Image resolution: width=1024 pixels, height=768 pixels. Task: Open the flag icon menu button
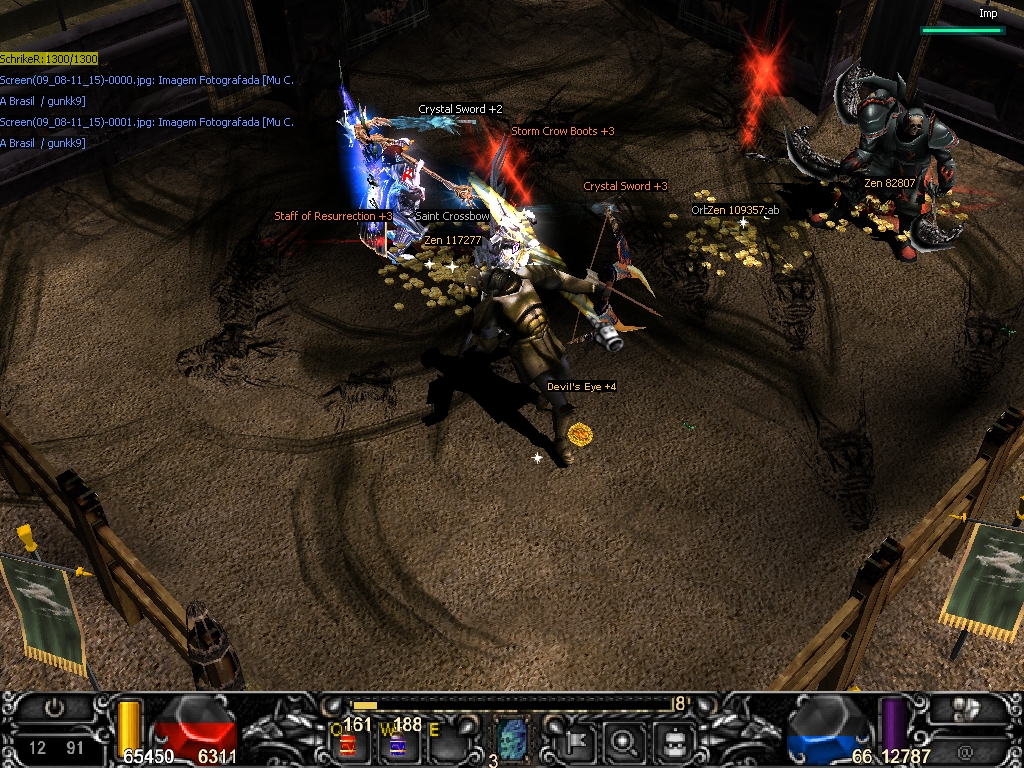(578, 742)
